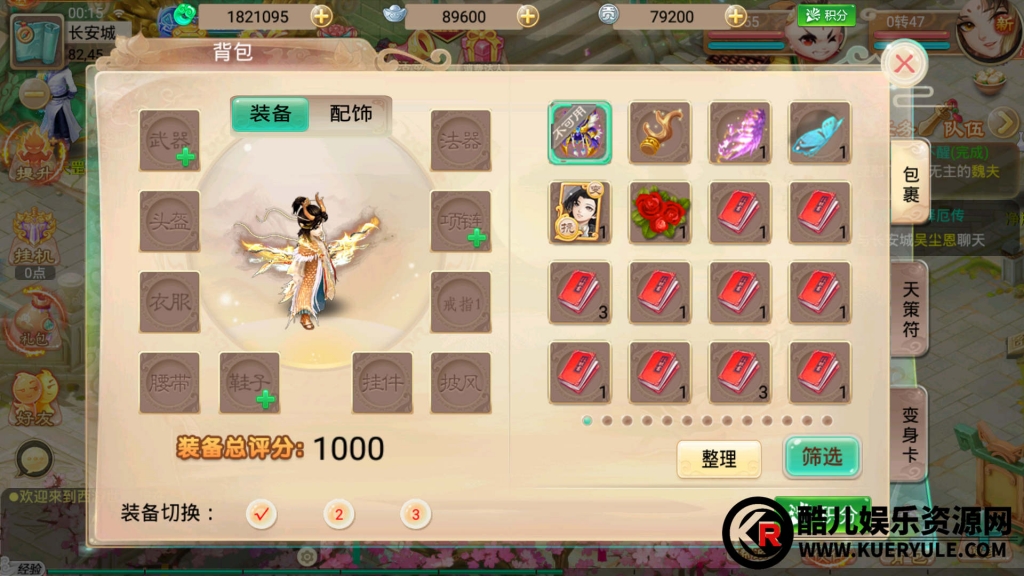The height and width of the screenshot is (576, 1024).
Task: Select the female character portrait card item
Action: pos(579,212)
